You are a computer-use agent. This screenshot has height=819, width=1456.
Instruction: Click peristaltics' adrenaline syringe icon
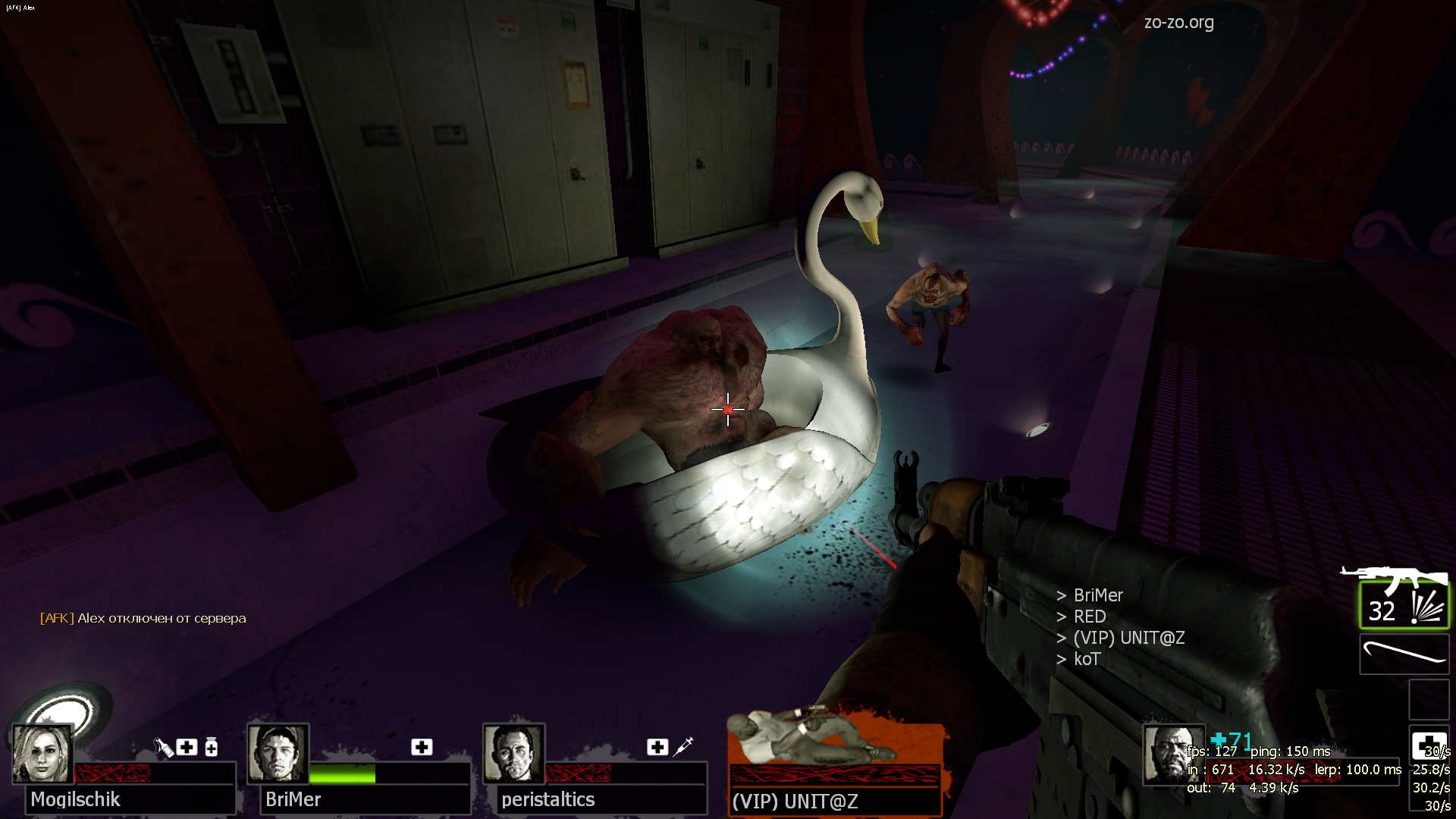pos(683,746)
